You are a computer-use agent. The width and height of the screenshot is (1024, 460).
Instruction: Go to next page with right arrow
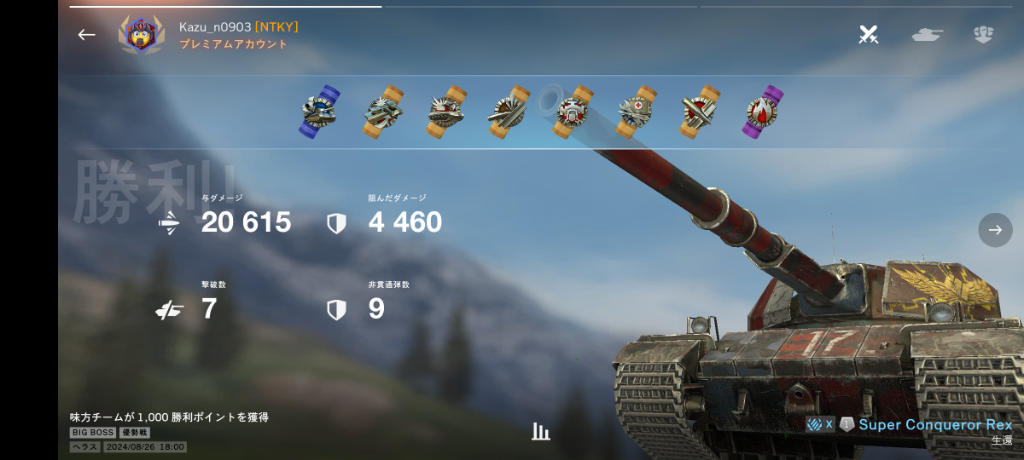pos(995,230)
